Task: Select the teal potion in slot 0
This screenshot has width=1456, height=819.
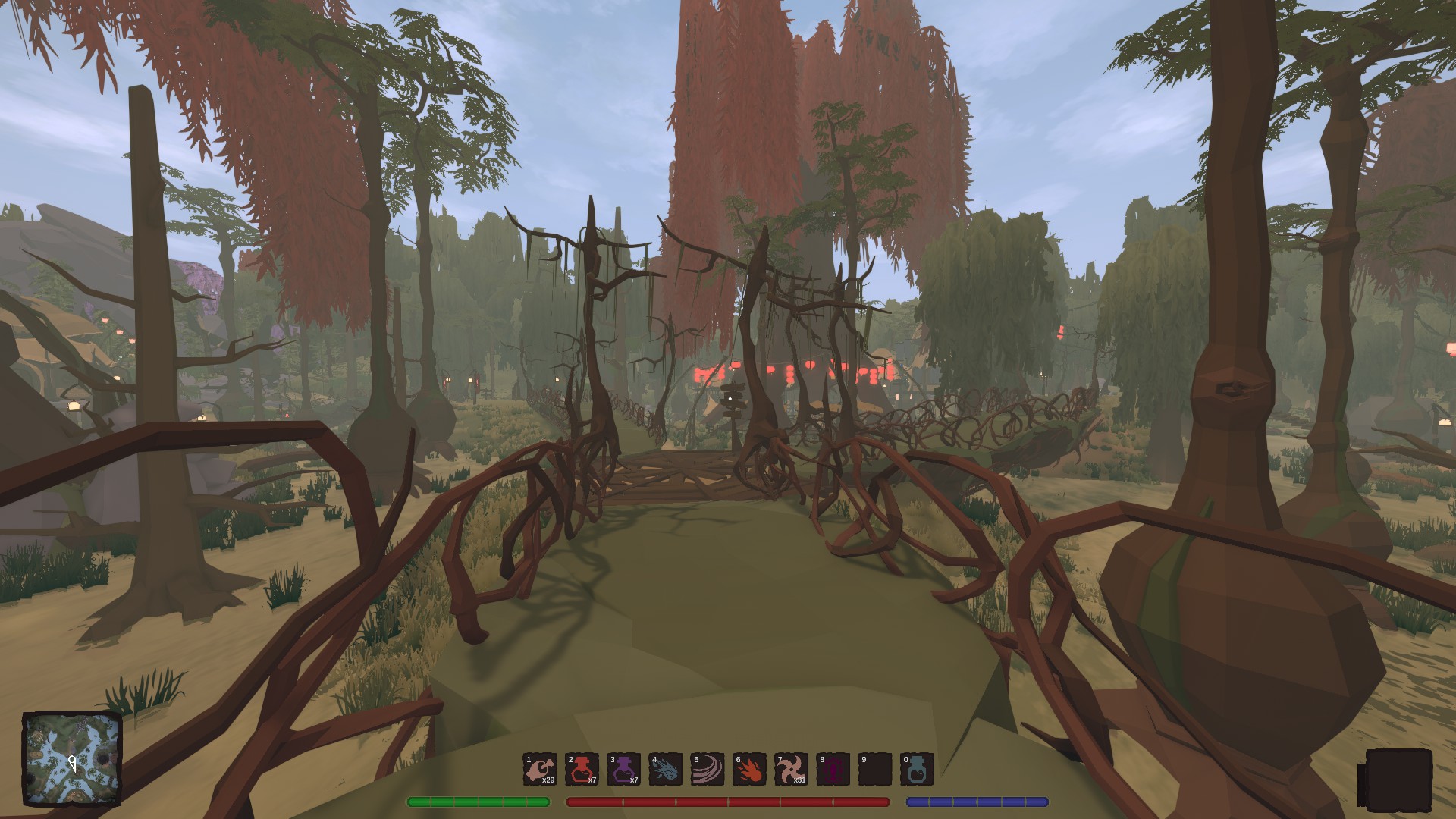Action: coord(916,769)
